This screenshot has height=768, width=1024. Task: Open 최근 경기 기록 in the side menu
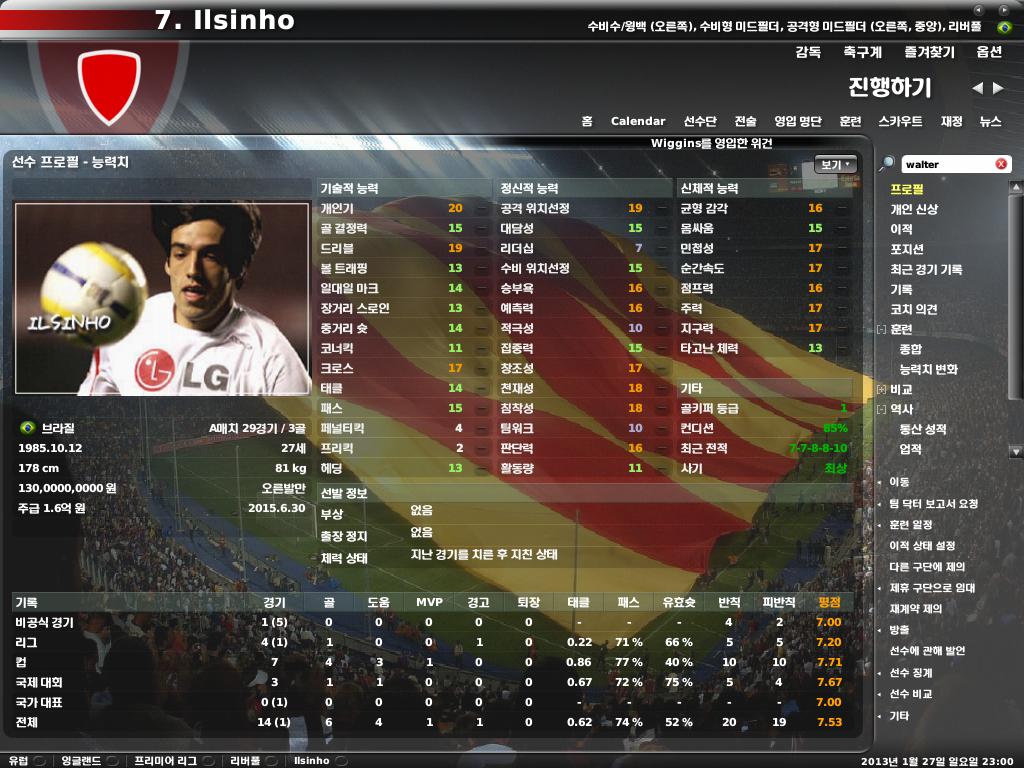pyautogui.click(x=926, y=269)
